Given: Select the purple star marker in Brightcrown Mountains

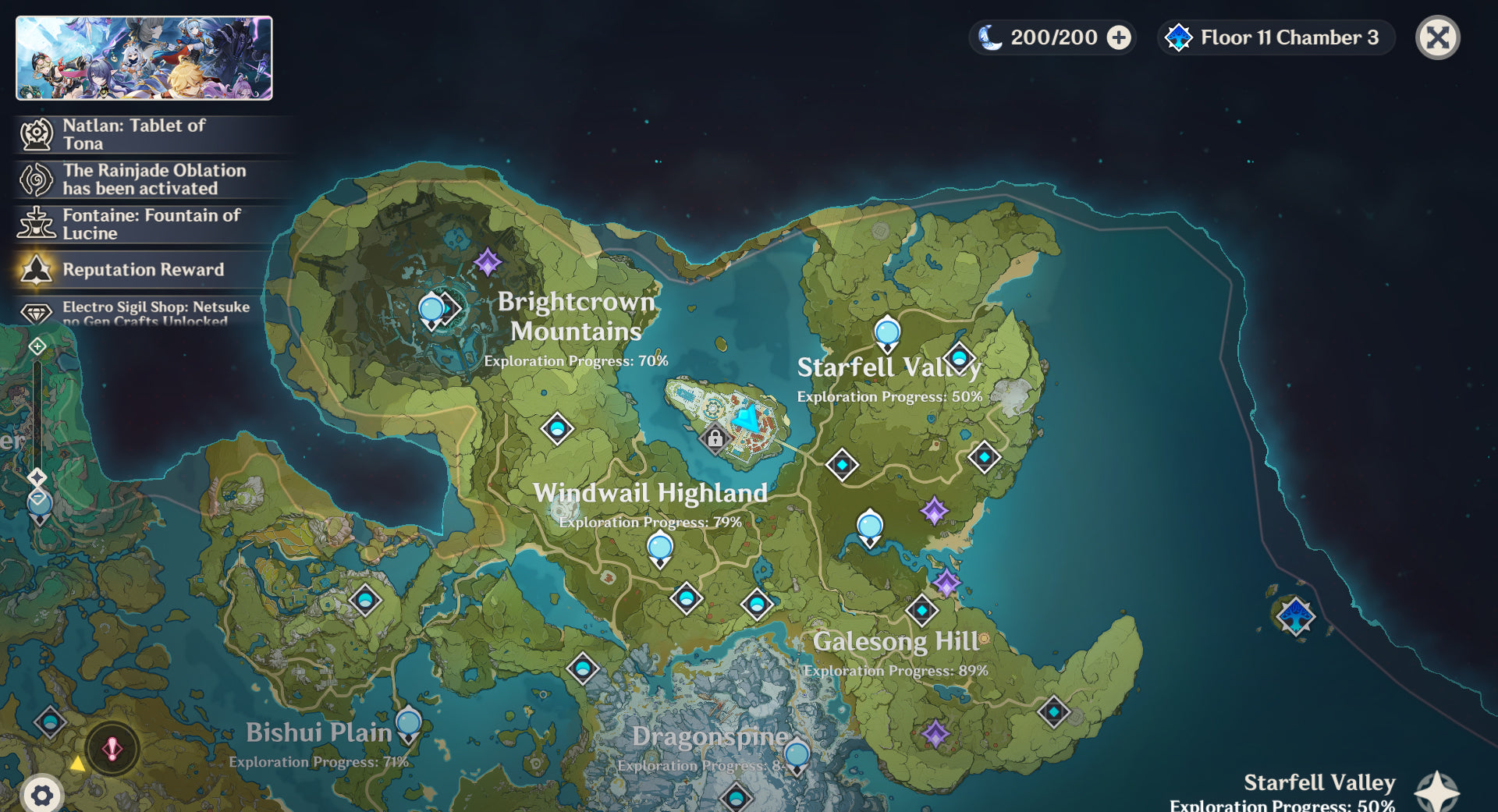Looking at the screenshot, I should (x=488, y=262).
